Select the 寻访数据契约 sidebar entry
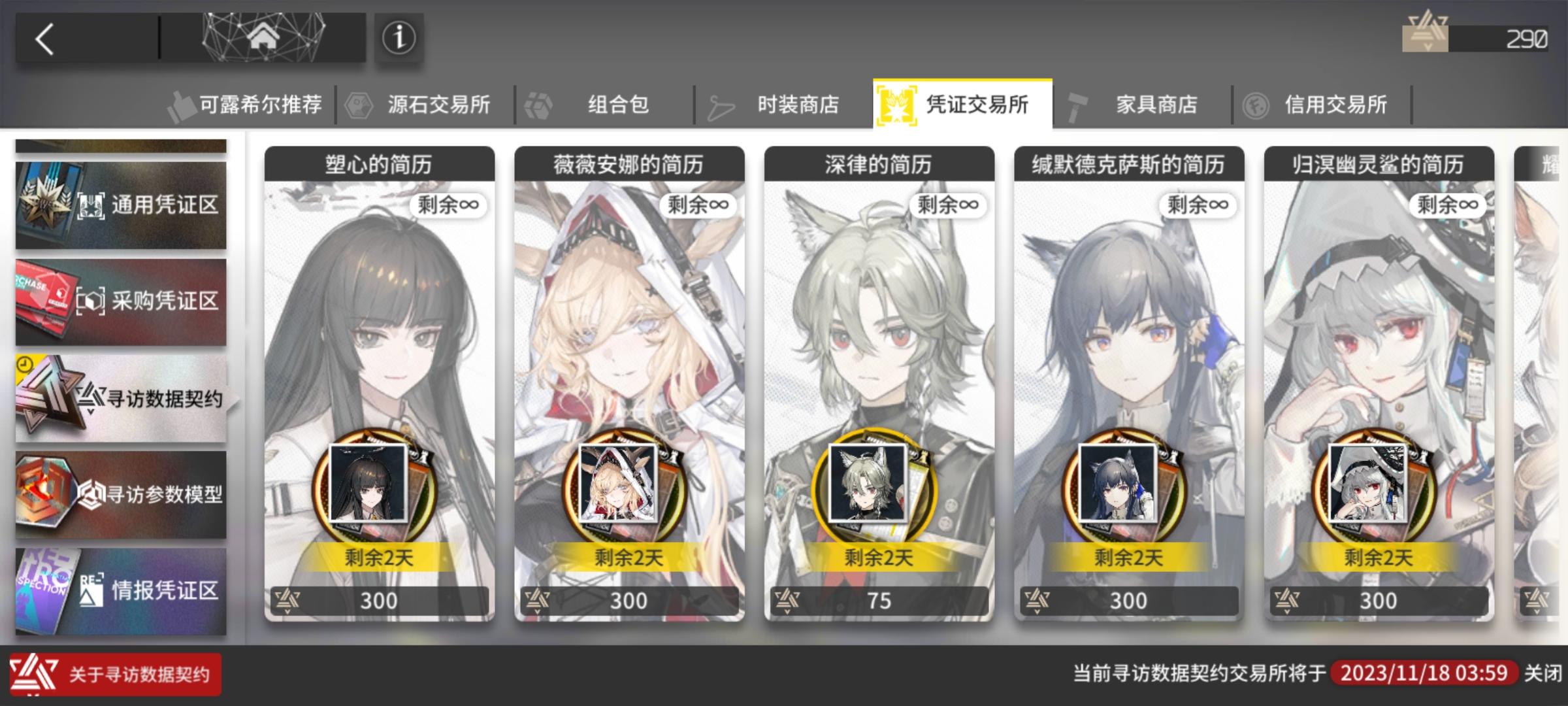1568x706 pixels. coord(122,397)
